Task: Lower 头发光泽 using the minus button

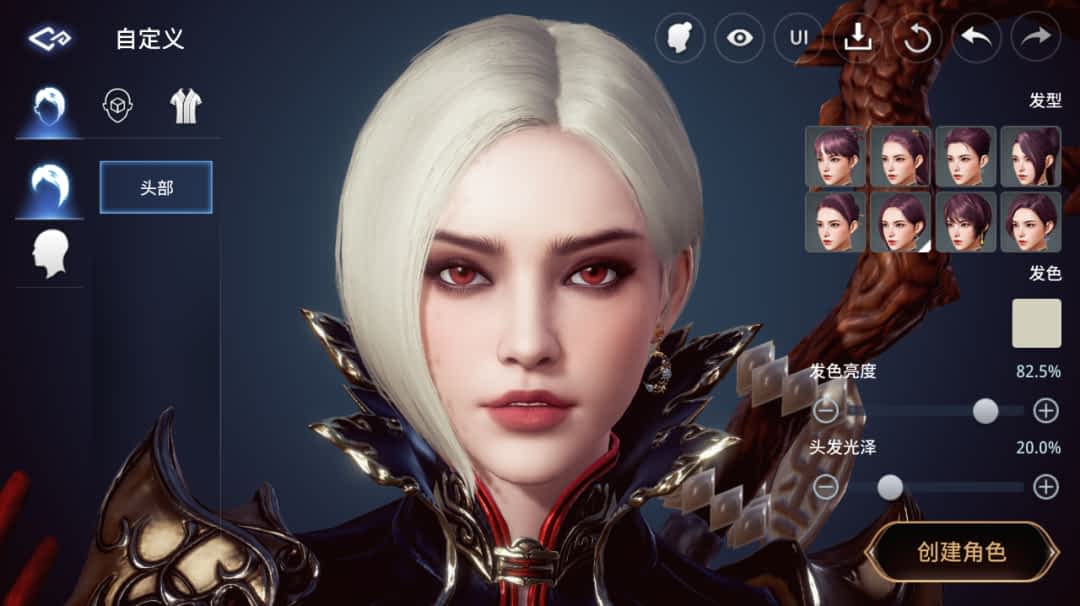Action: pyautogui.click(x=826, y=487)
